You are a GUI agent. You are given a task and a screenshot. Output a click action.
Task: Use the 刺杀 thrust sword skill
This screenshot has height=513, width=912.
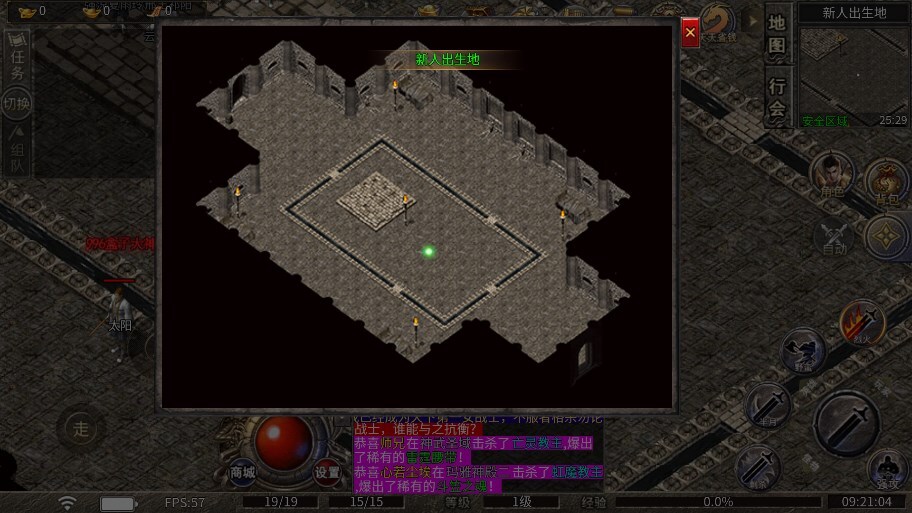[x=759, y=467]
